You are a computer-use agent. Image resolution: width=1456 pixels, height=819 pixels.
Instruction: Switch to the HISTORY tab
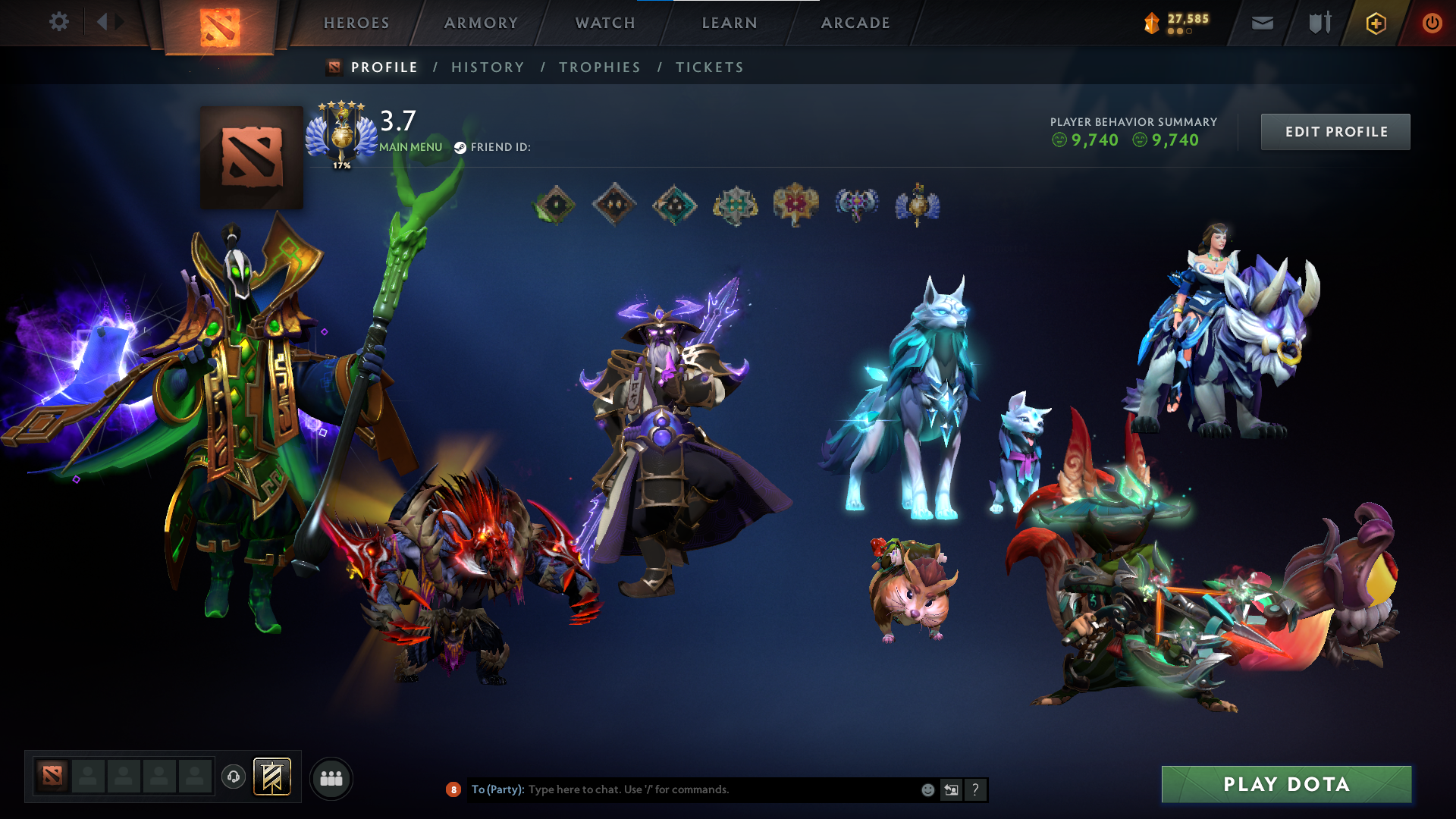[x=488, y=67]
